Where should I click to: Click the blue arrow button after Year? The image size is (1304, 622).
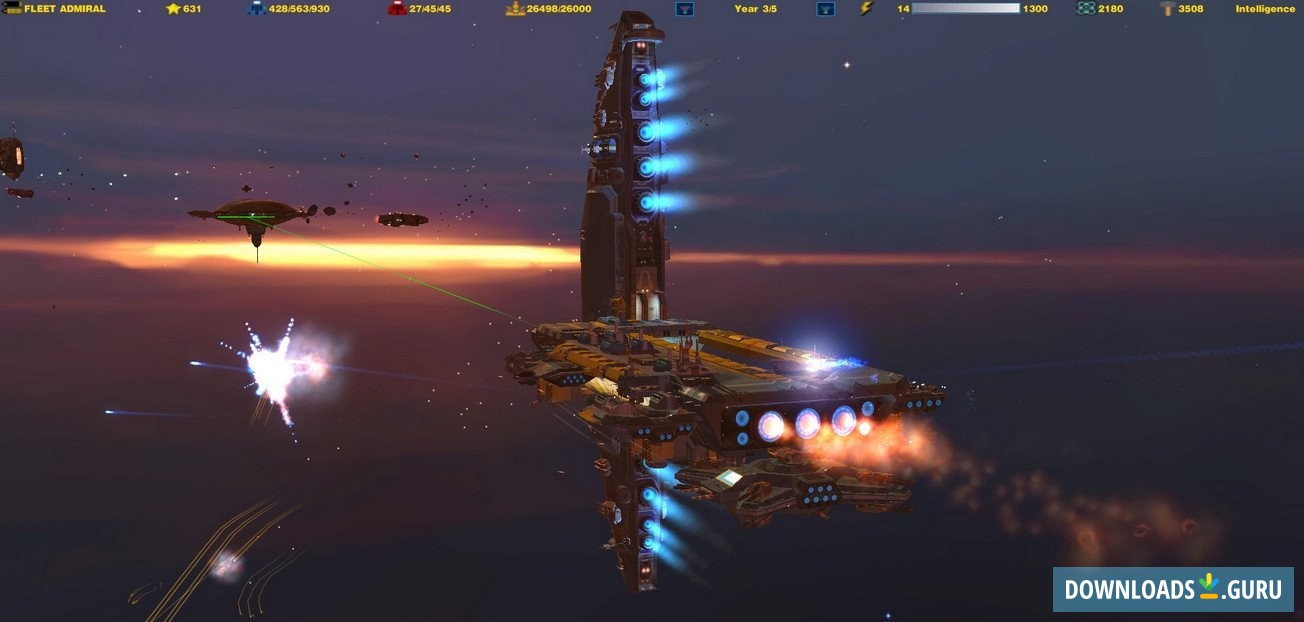[x=825, y=9]
